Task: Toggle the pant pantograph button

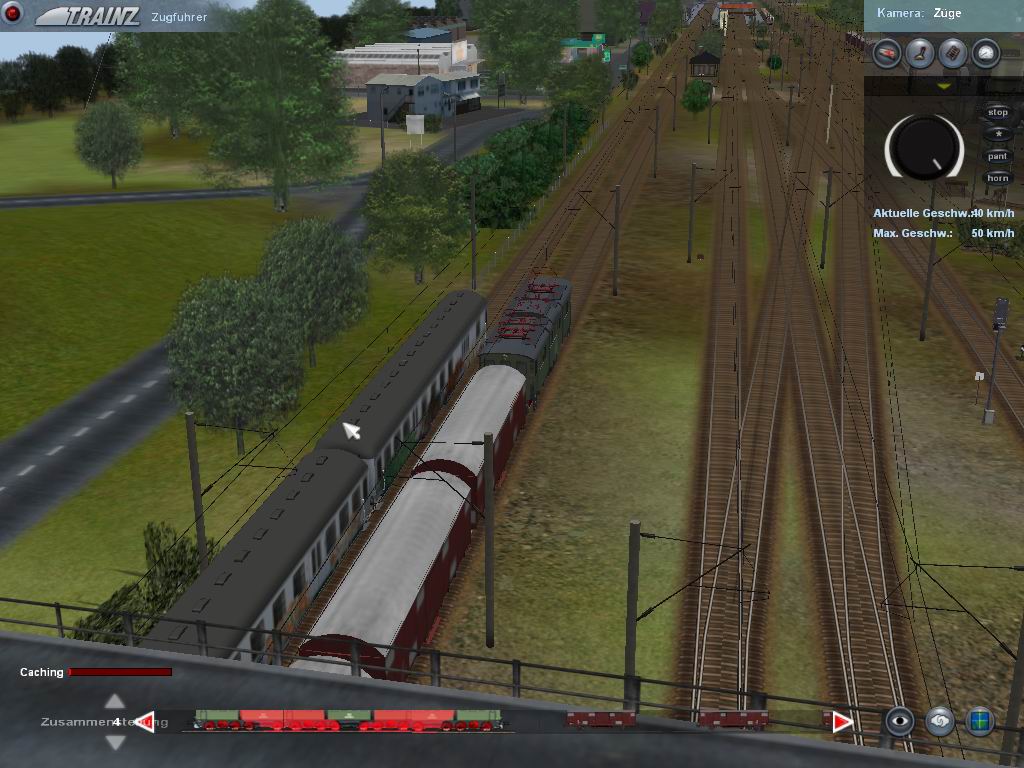Action: [997, 156]
